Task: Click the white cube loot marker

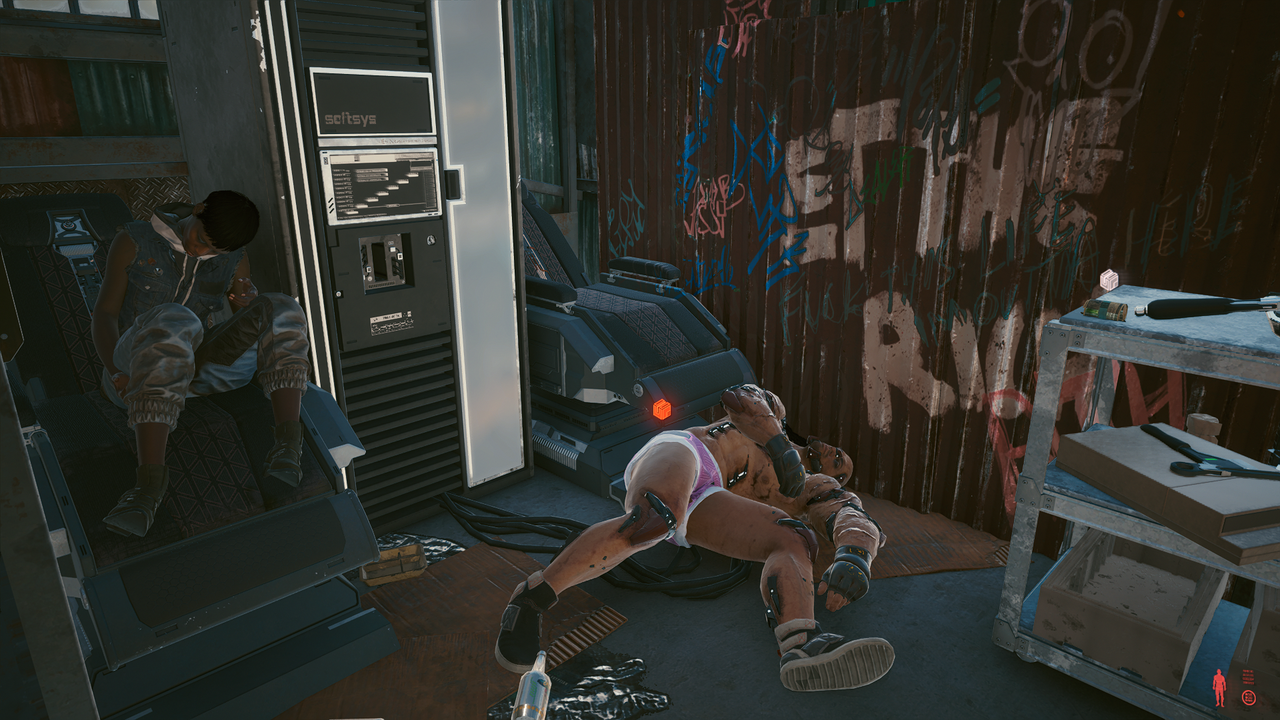Action: tap(1109, 280)
